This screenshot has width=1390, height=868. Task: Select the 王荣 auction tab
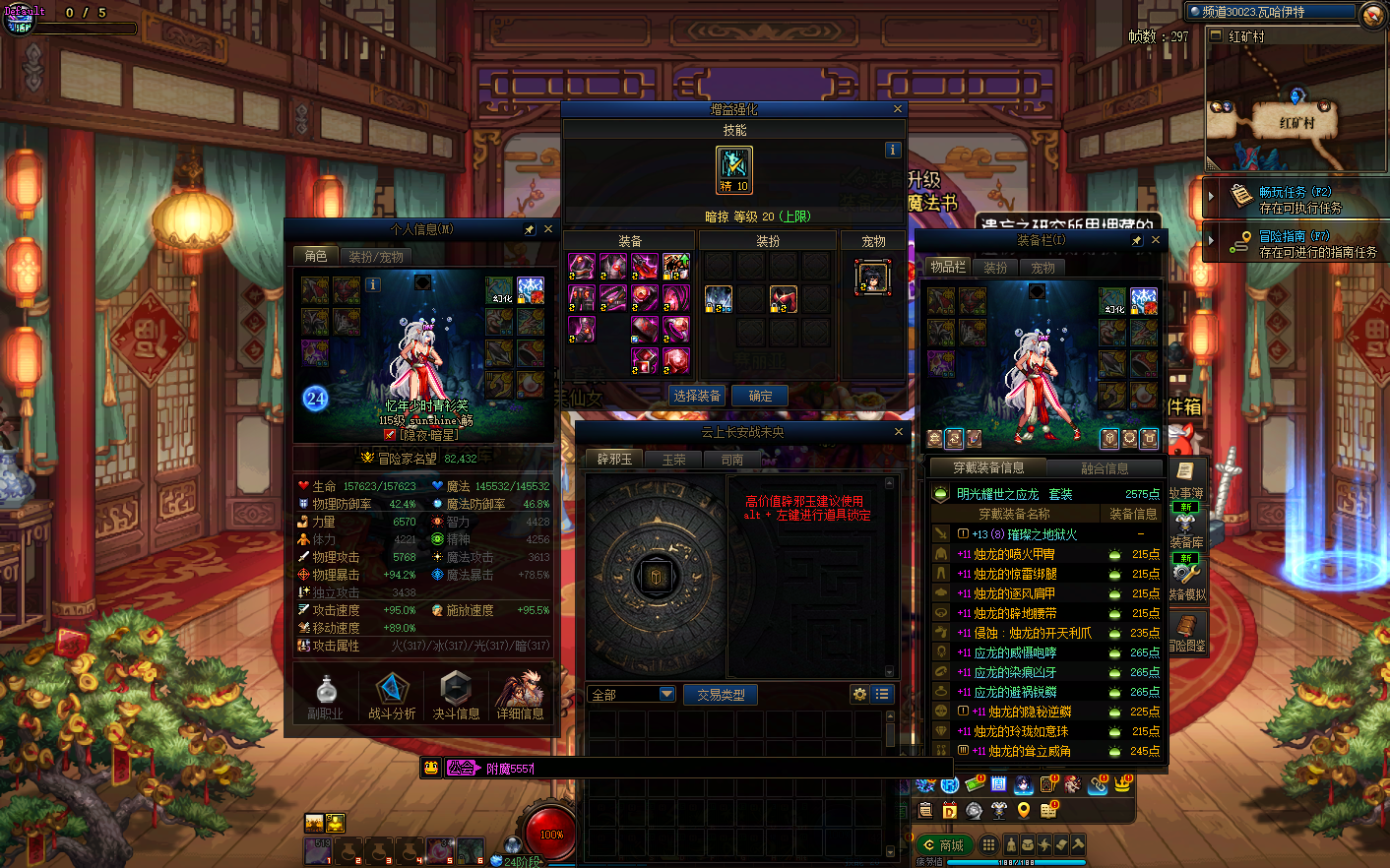click(674, 460)
